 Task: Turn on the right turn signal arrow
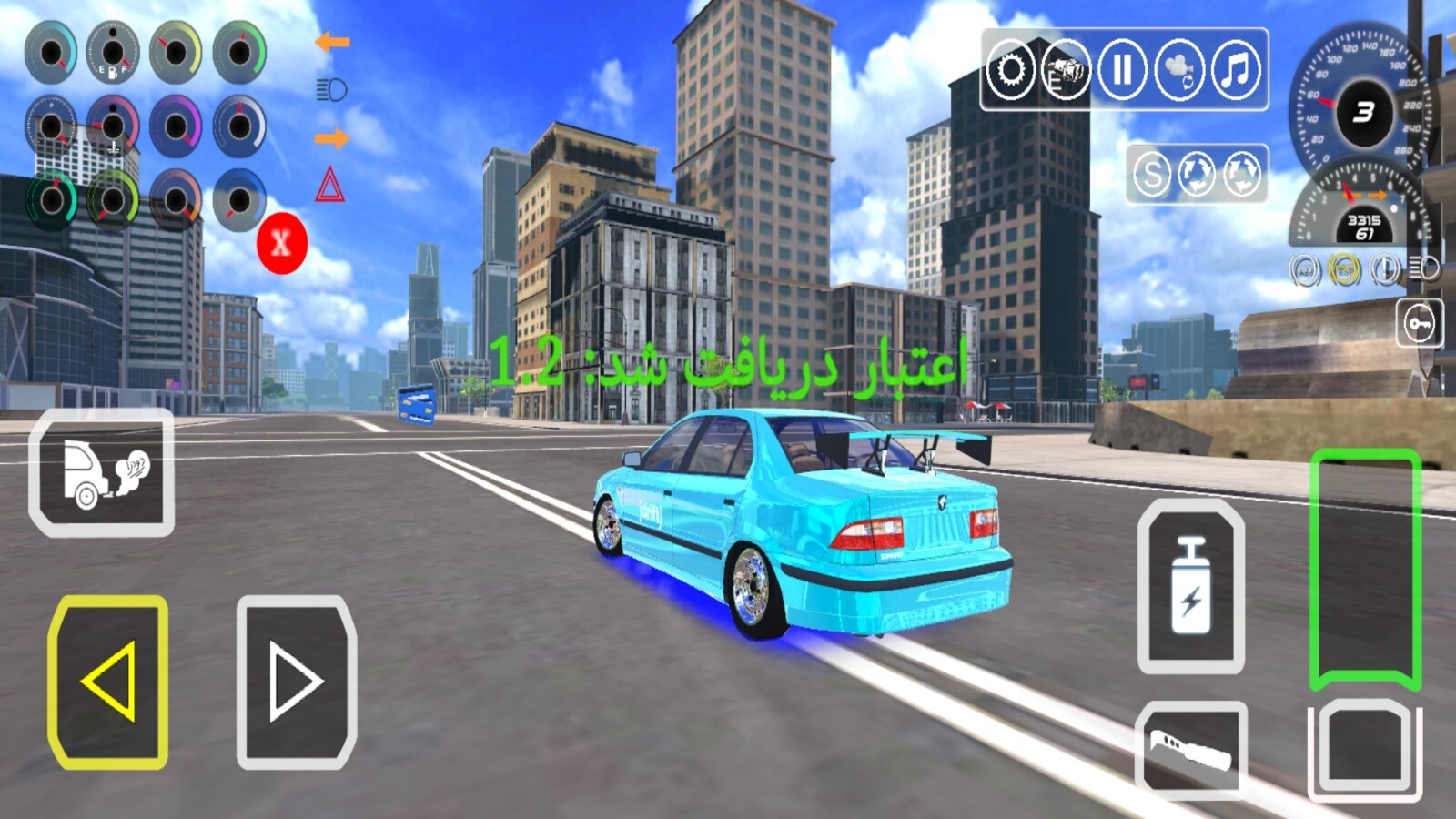click(x=332, y=138)
